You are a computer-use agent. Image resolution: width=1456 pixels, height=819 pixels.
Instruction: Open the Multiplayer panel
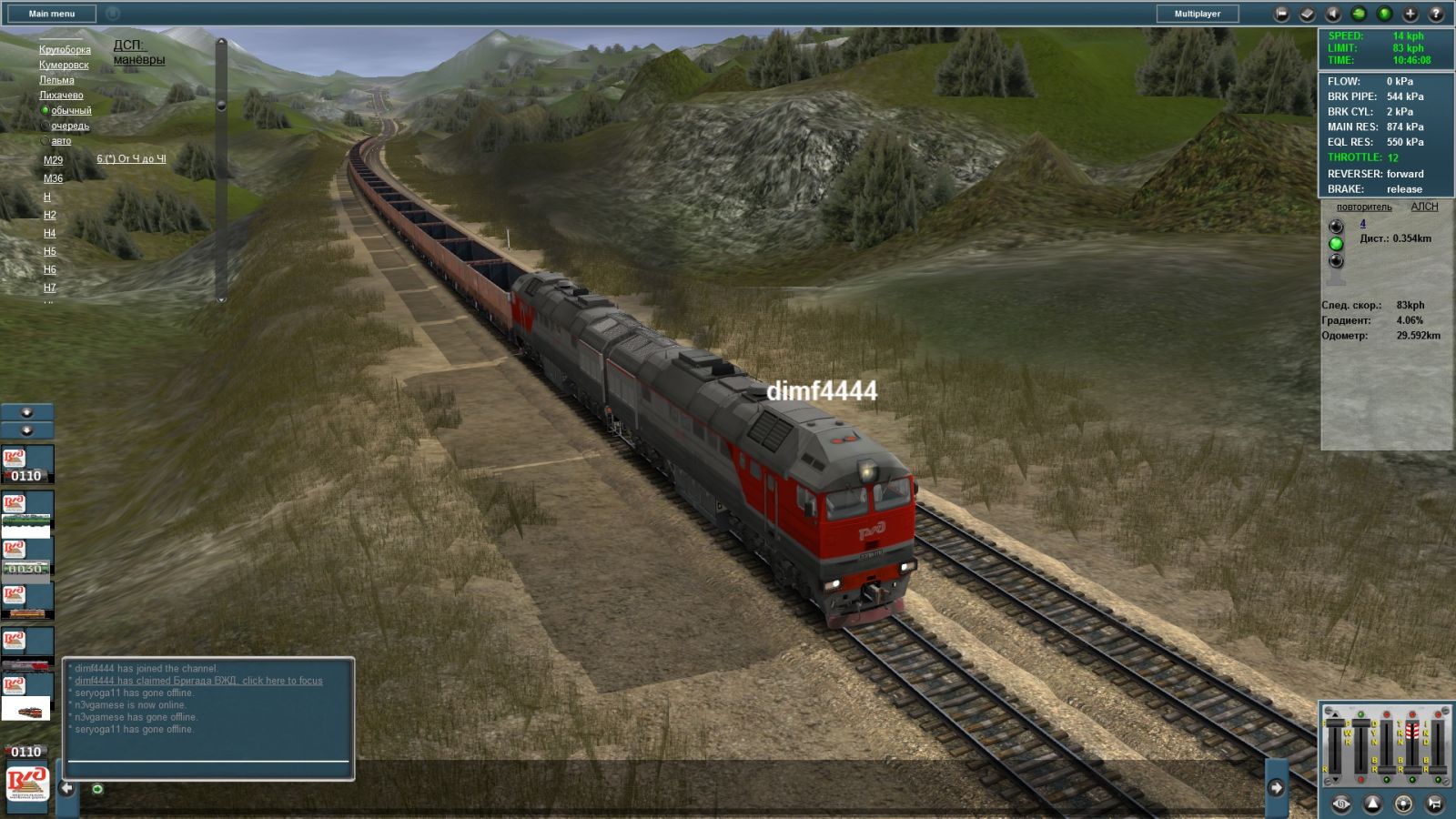pos(1197,14)
